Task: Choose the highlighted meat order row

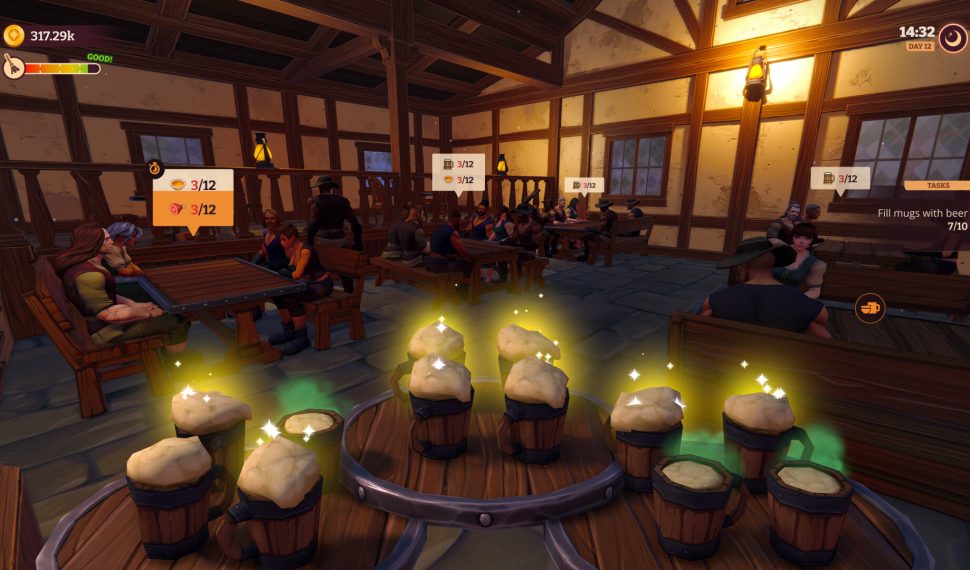Action: pos(193,209)
